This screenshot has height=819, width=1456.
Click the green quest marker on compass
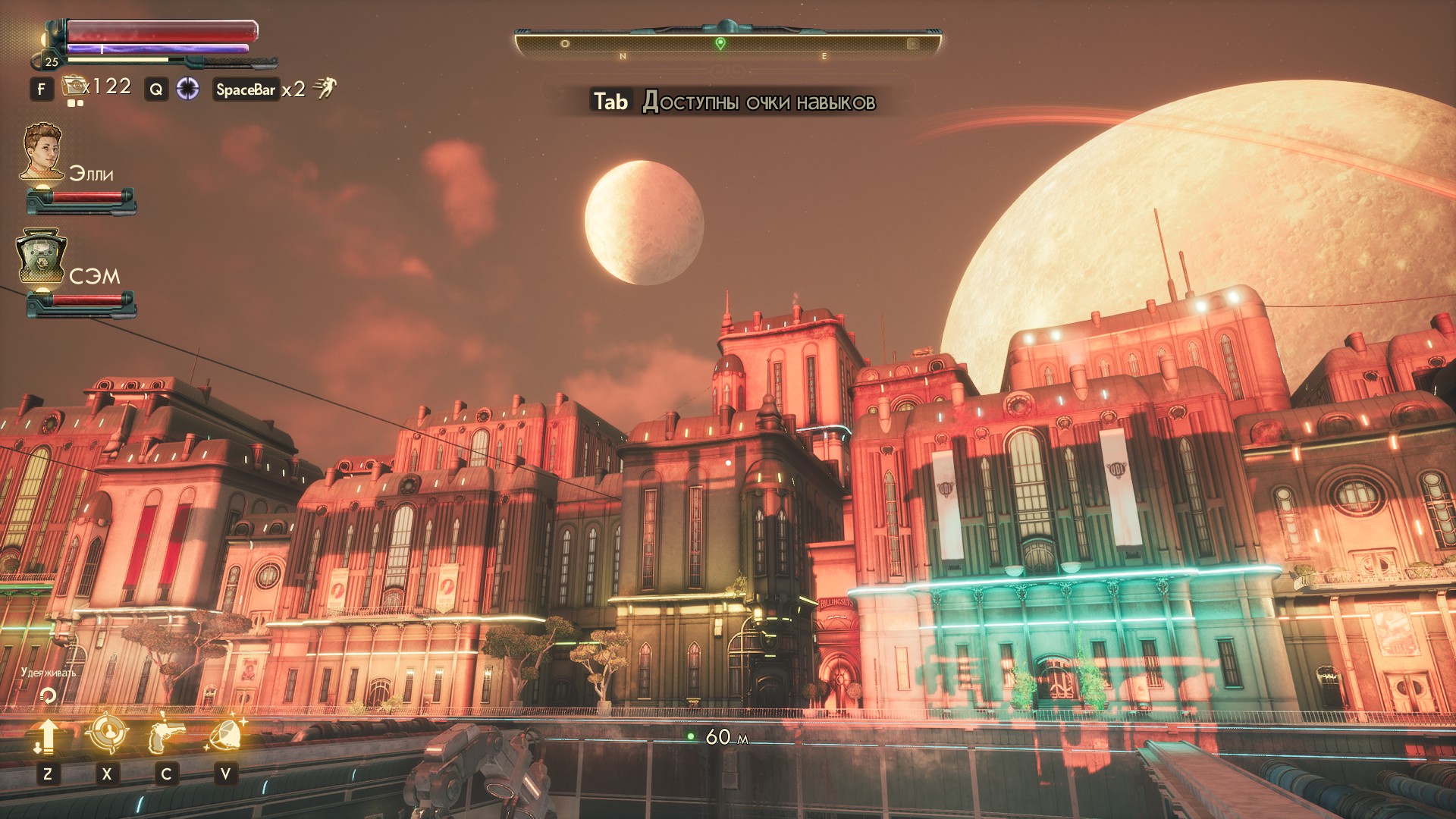[720, 44]
